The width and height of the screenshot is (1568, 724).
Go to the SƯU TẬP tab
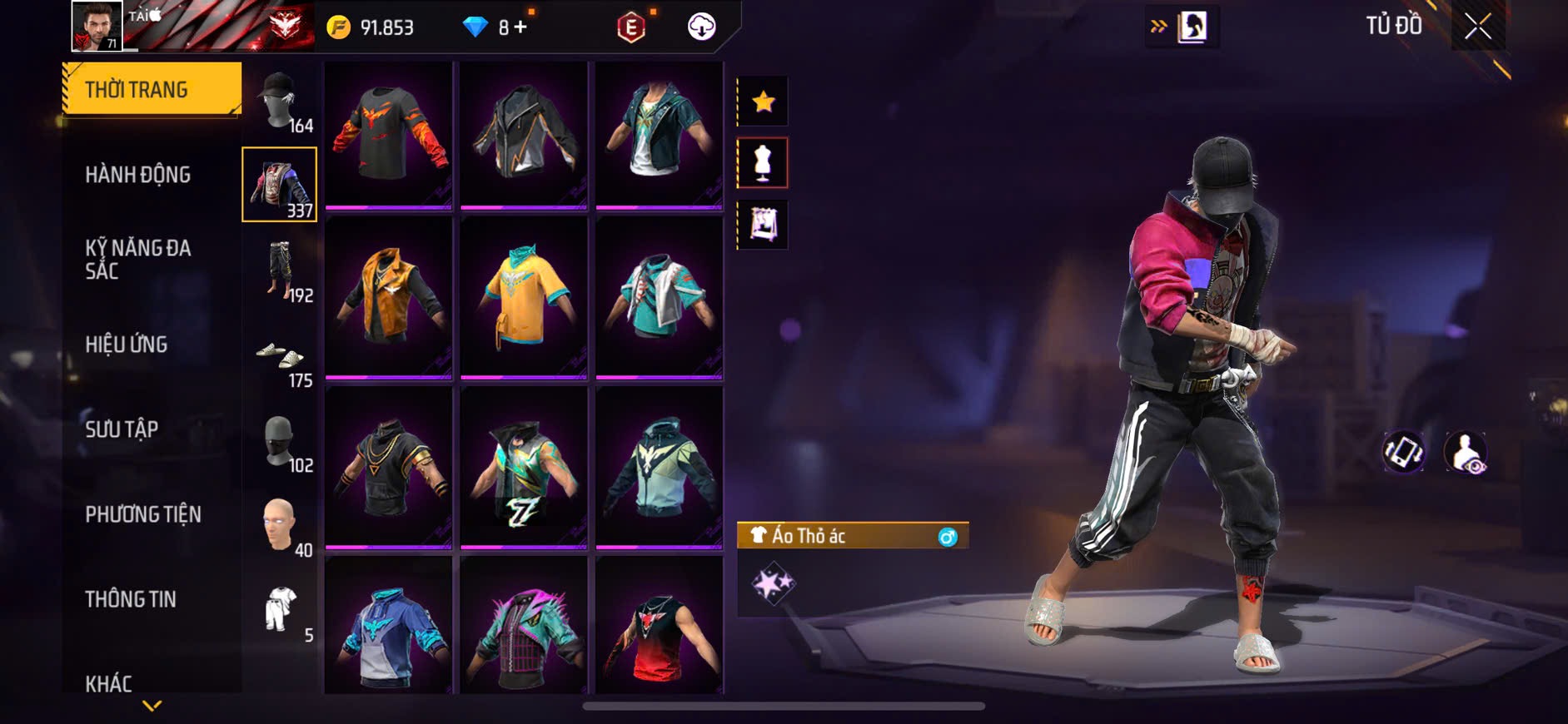[x=122, y=429]
